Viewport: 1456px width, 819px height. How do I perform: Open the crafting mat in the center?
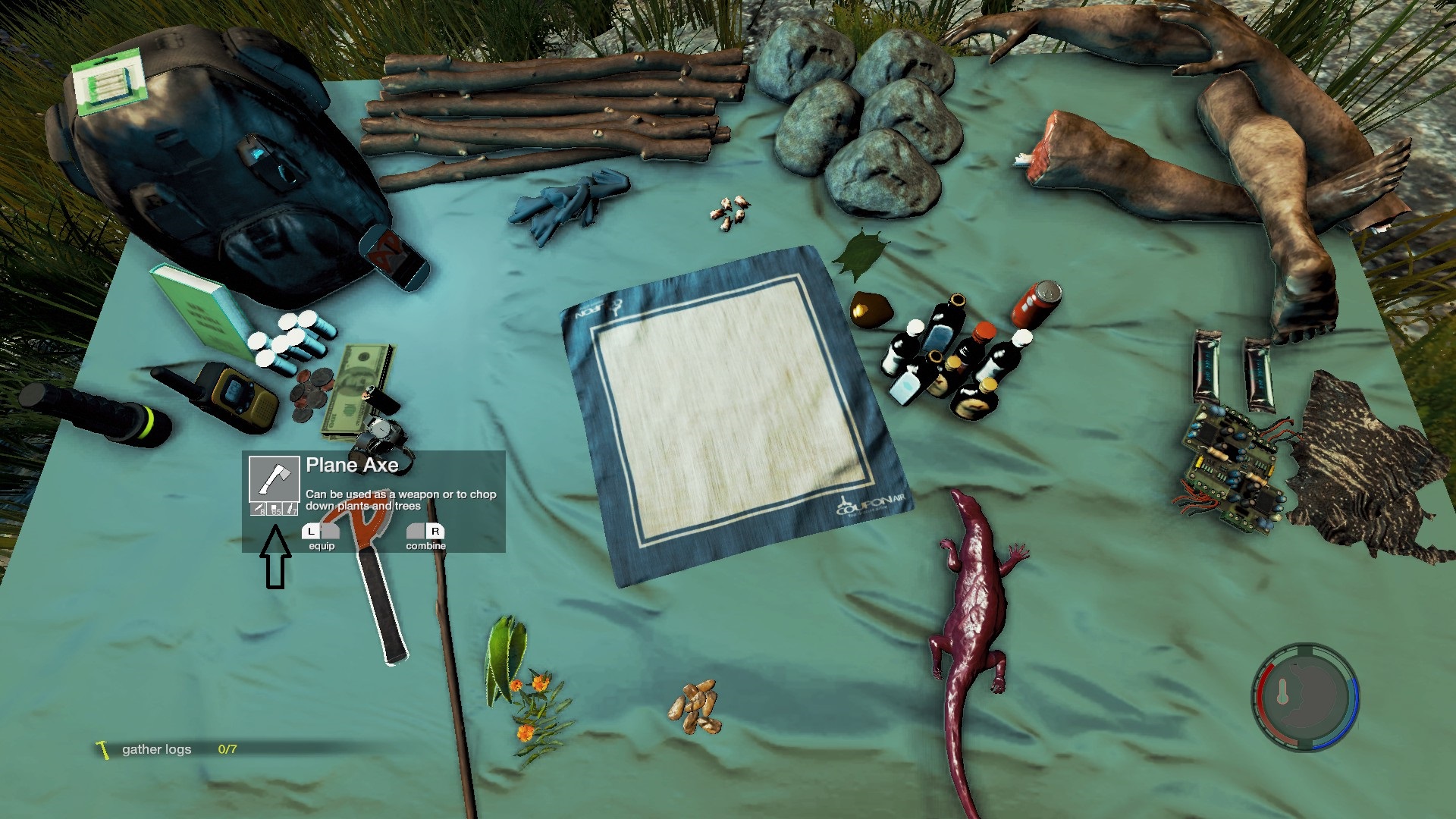coord(726,413)
